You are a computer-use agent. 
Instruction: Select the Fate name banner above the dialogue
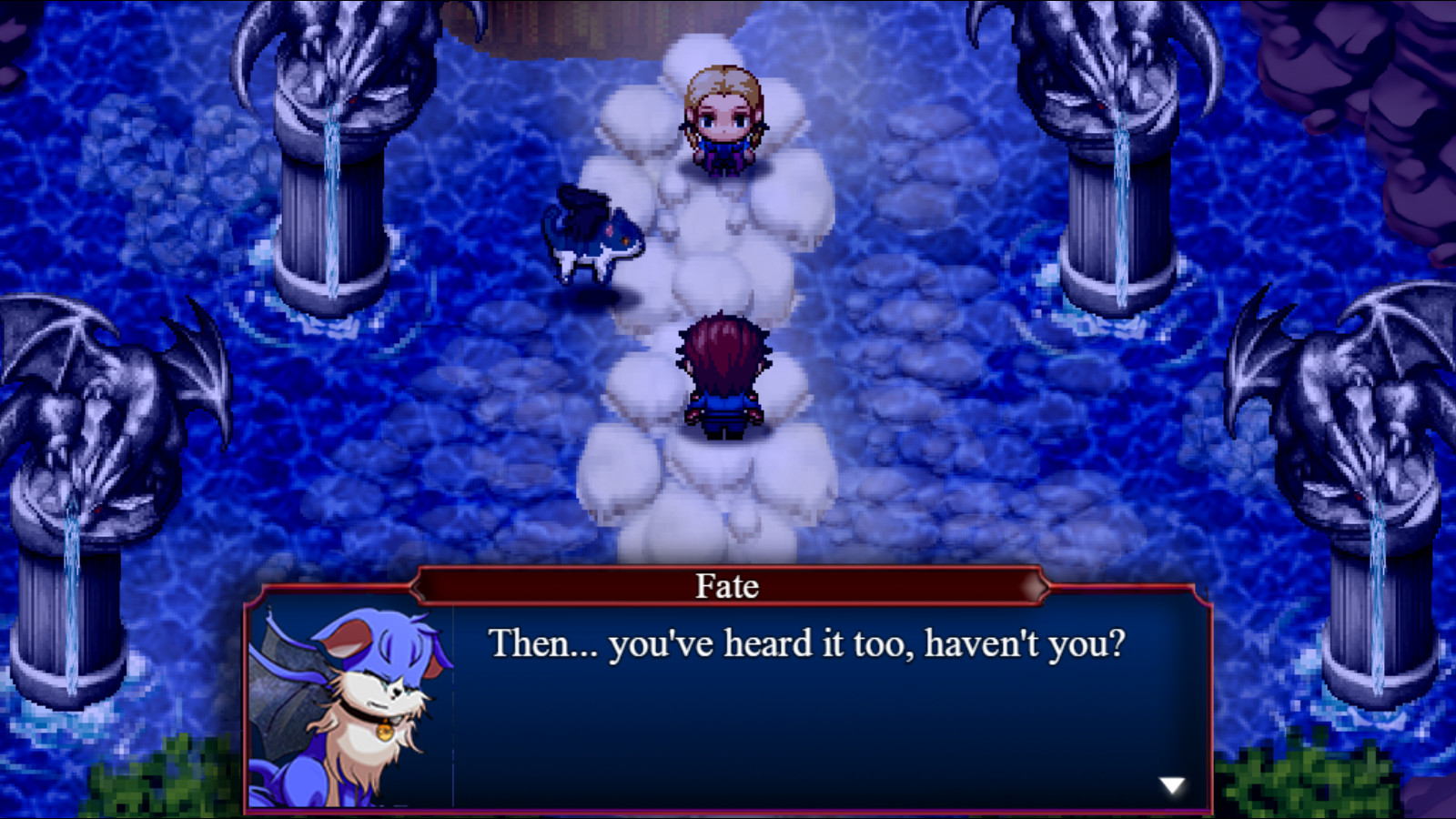coord(728,585)
